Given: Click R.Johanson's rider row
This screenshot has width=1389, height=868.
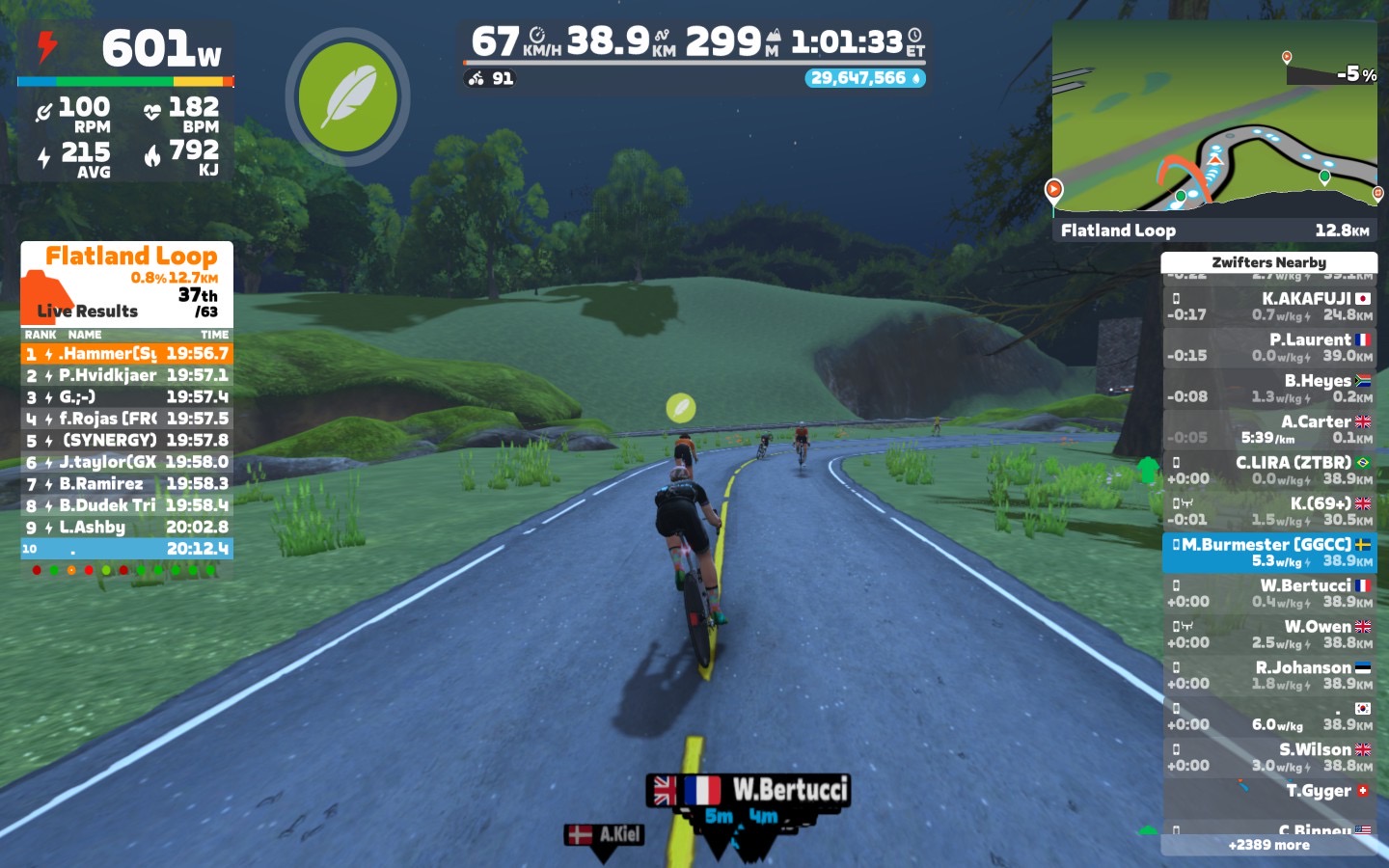Looking at the screenshot, I should click(x=1268, y=675).
